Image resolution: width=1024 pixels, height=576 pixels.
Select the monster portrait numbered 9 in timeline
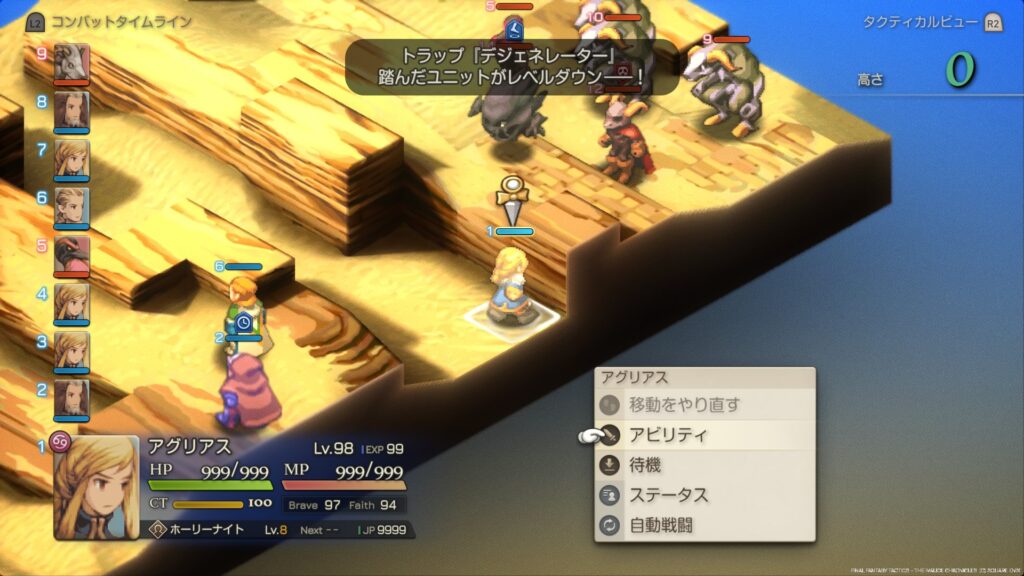[x=72, y=62]
